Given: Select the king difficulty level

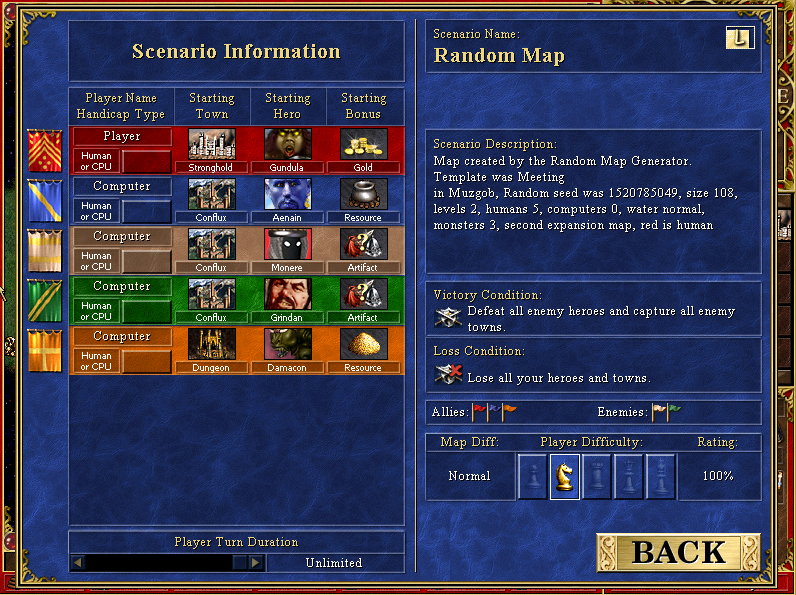Looking at the screenshot, I should 660,476.
